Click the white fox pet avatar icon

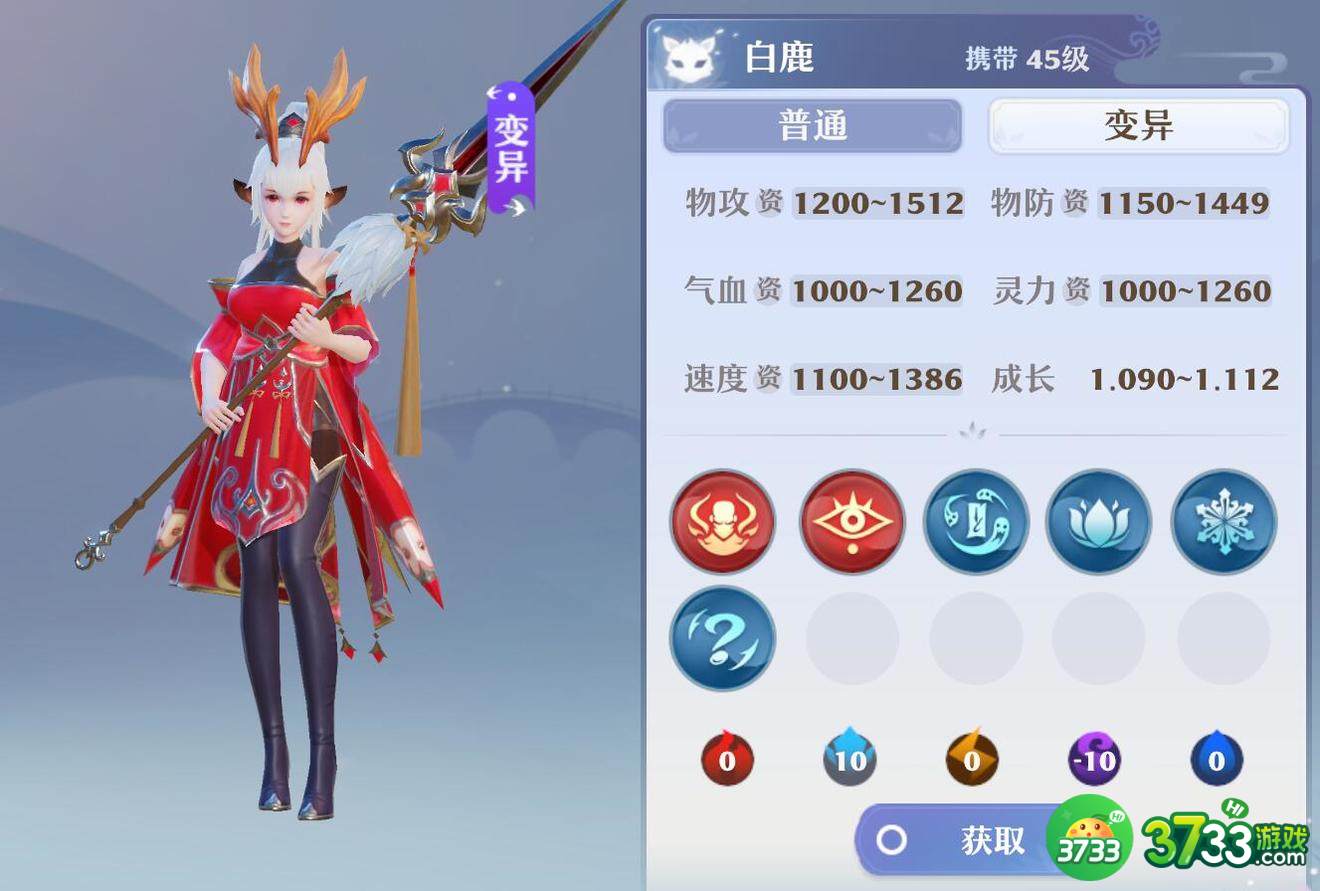tap(690, 57)
